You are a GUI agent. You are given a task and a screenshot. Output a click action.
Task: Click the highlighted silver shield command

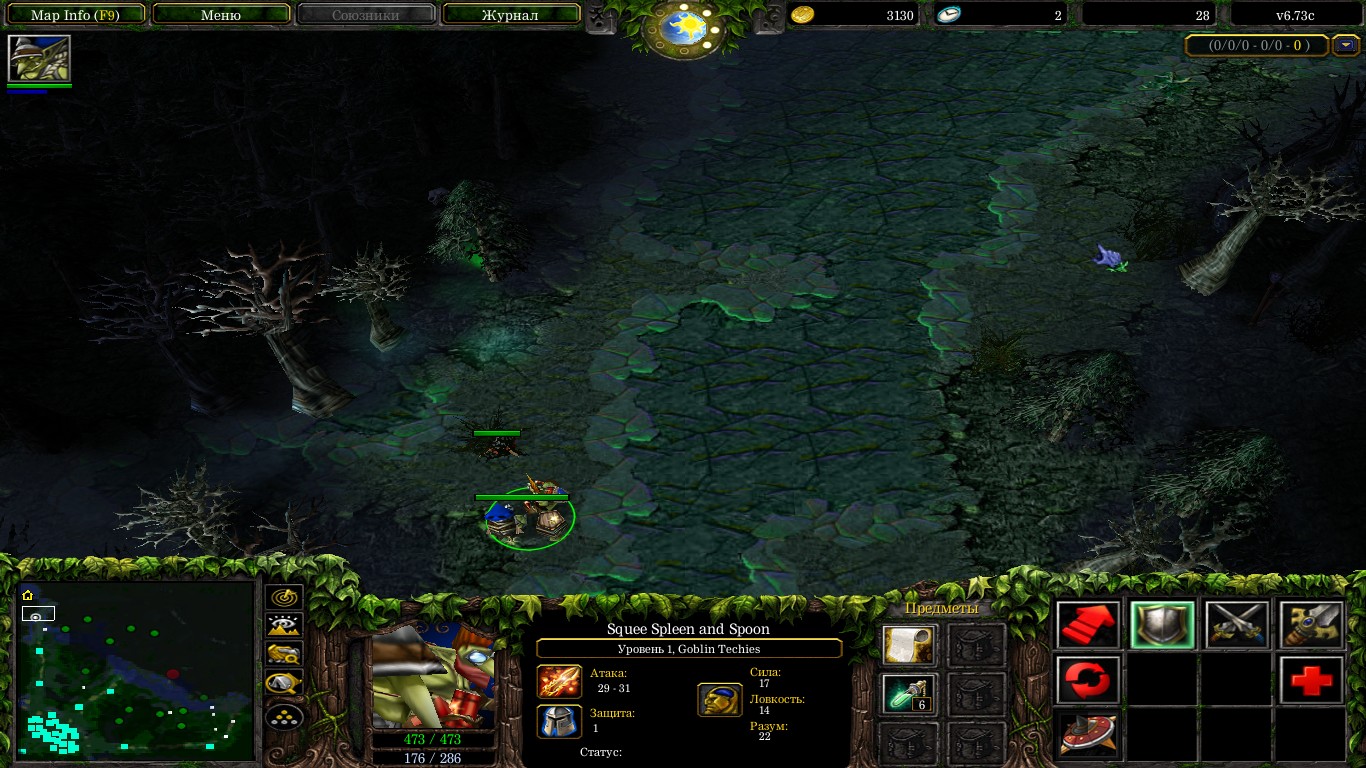point(1162,626)
